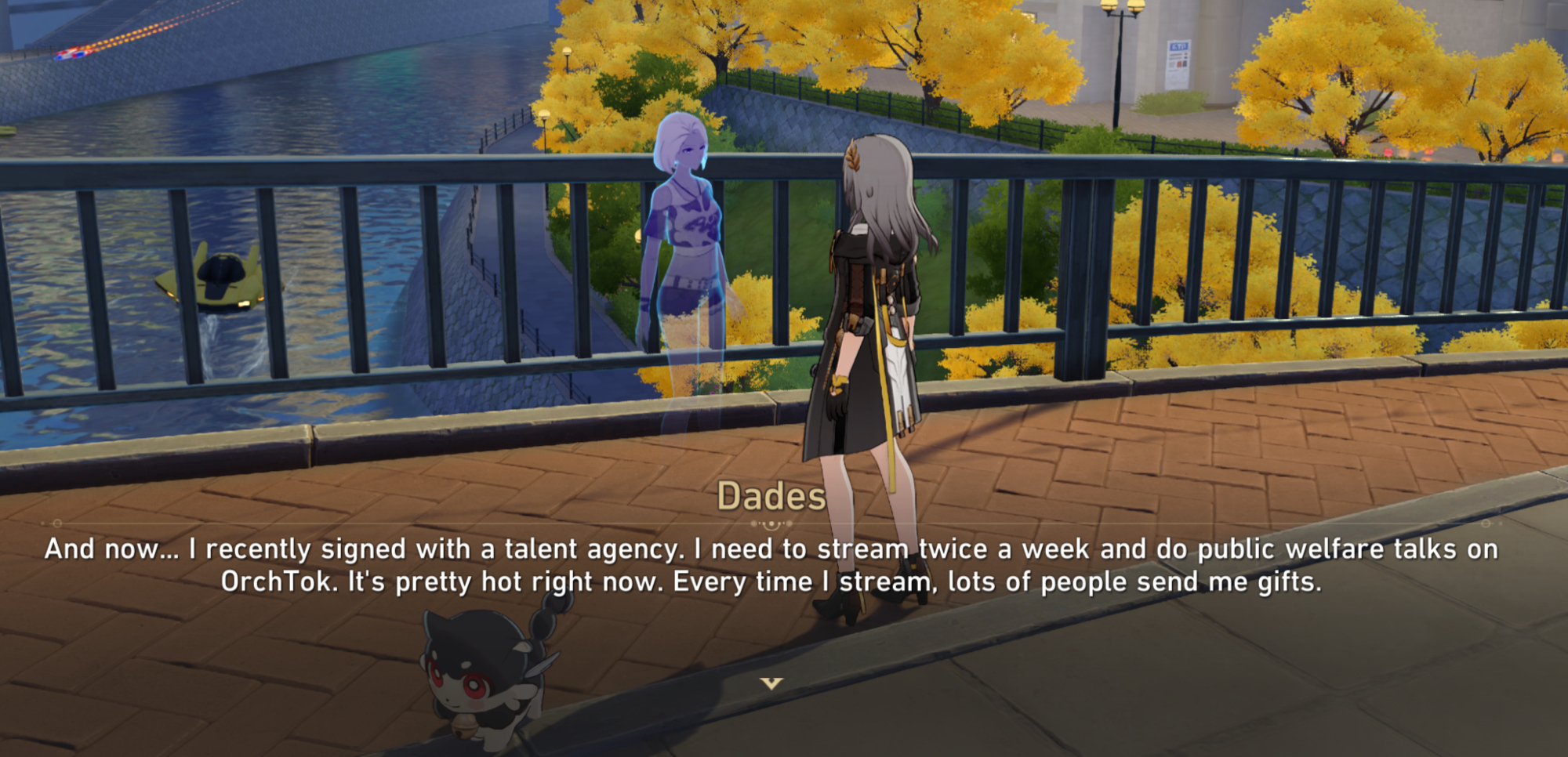The height and width of the screenshot is (757, 1568).
Task: Click the dialogue continue arrow
Action: click(x=771, y=683)
